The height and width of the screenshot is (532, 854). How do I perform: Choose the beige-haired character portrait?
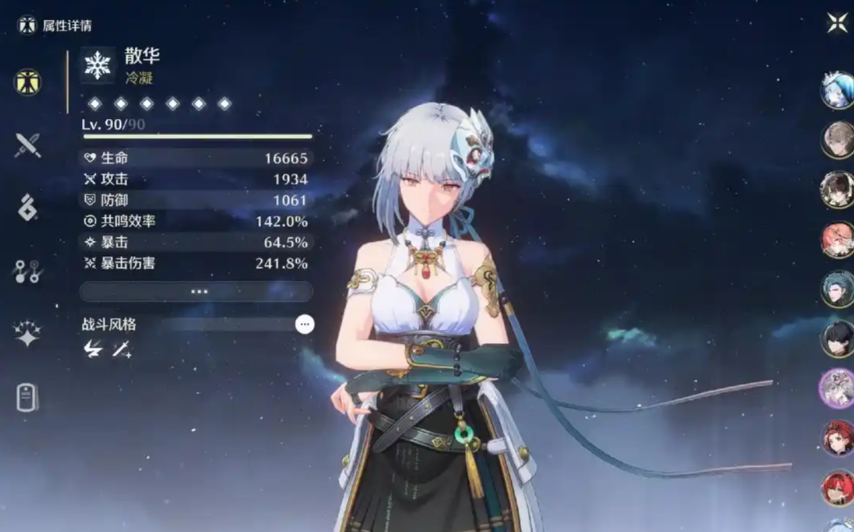click(837, 140)
